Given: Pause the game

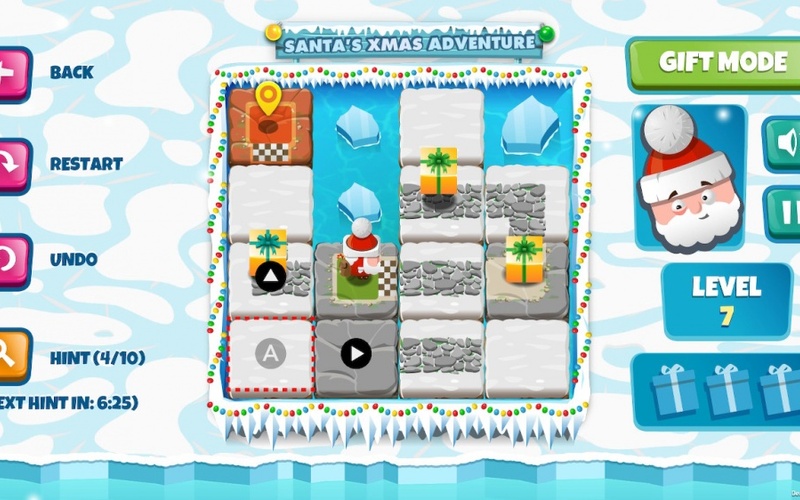Looking at the screenshot, I should tap(783, 212).
